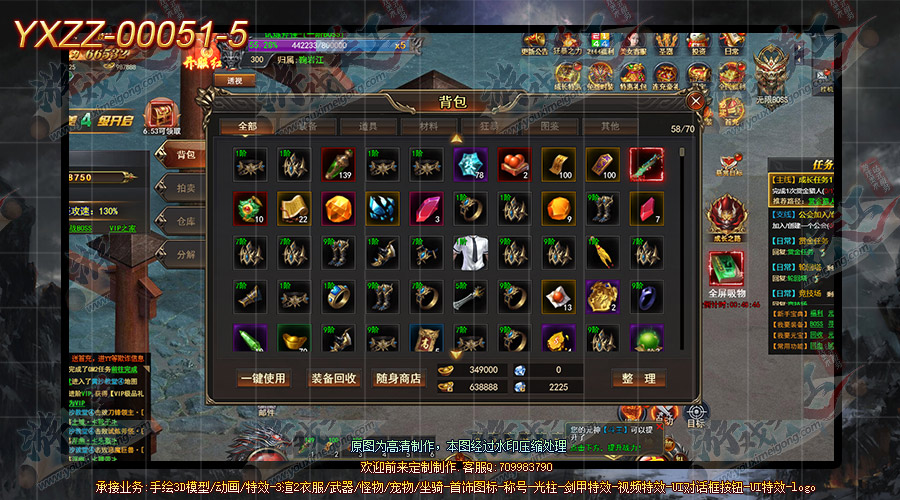Switch to the 全部 tab
Image resolution: width=900 pixels, height=500 pixels.
click(247, 127)
